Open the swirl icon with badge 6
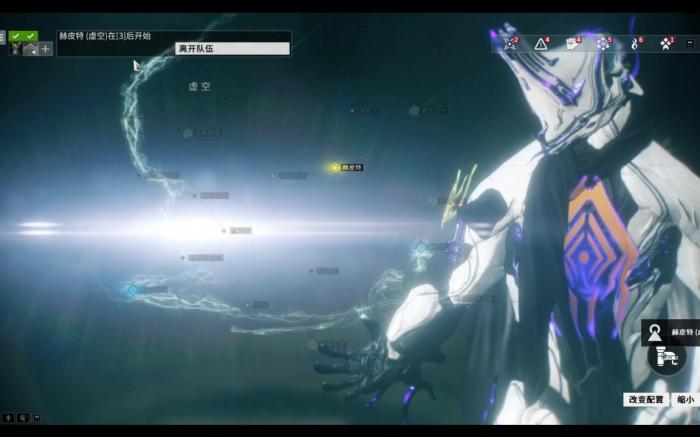Image resolution: width=700 pixels, height=437 pixels. (635, 43)
